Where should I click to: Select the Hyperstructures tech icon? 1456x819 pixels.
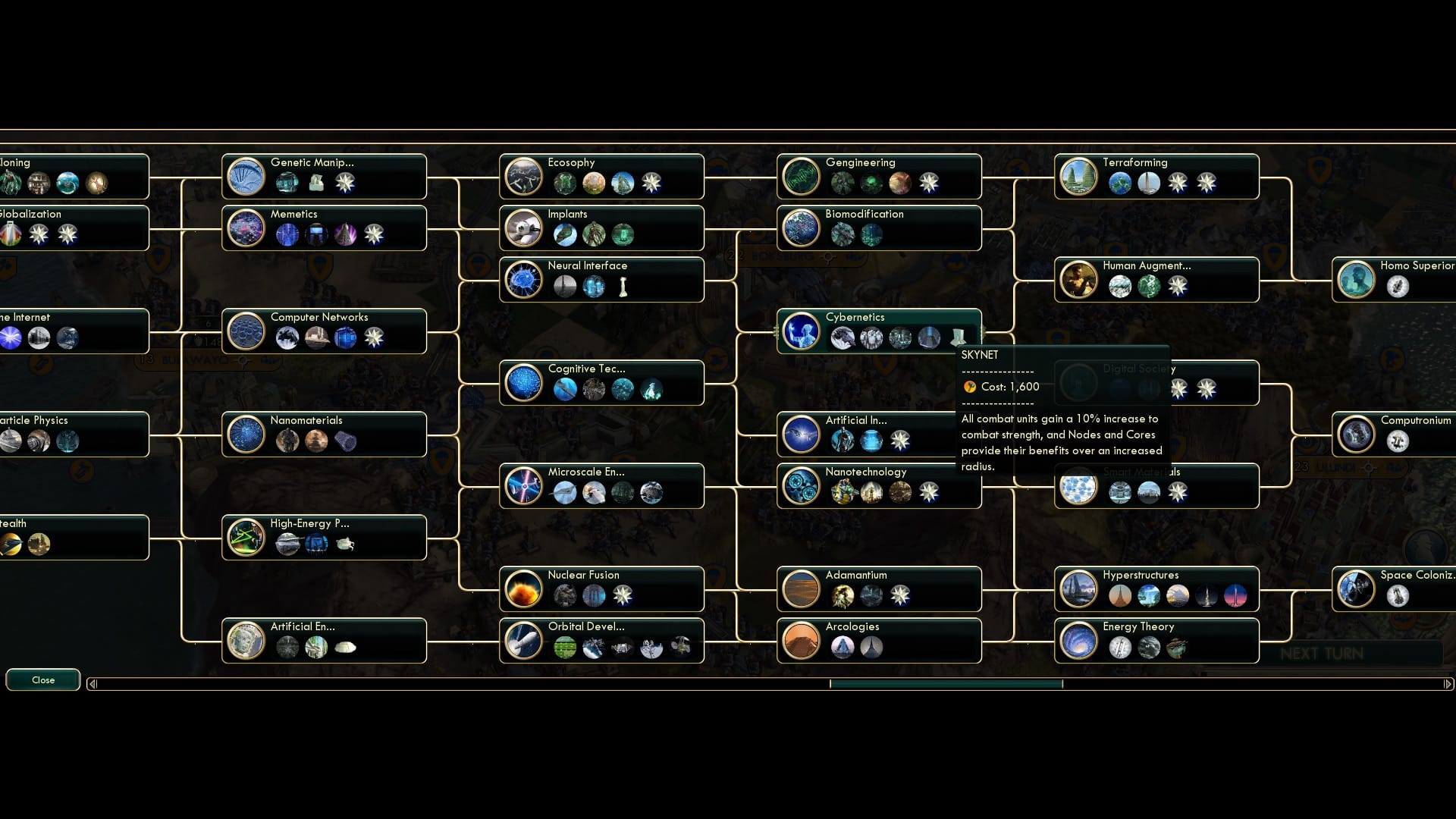[x=1079, y=588]
